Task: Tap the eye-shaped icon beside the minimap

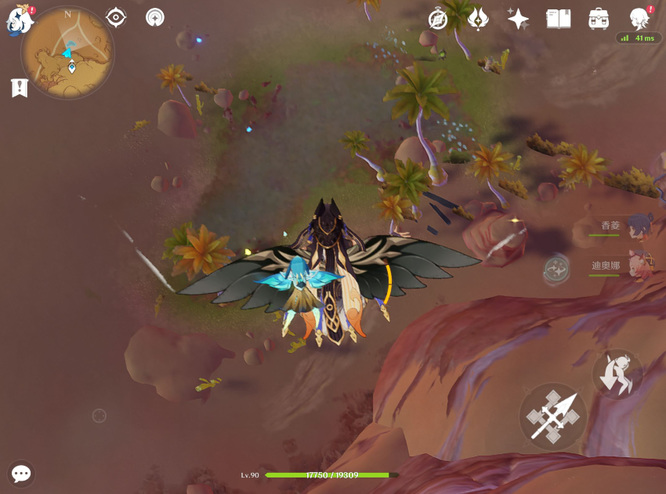Action: (x=116, y=18)
